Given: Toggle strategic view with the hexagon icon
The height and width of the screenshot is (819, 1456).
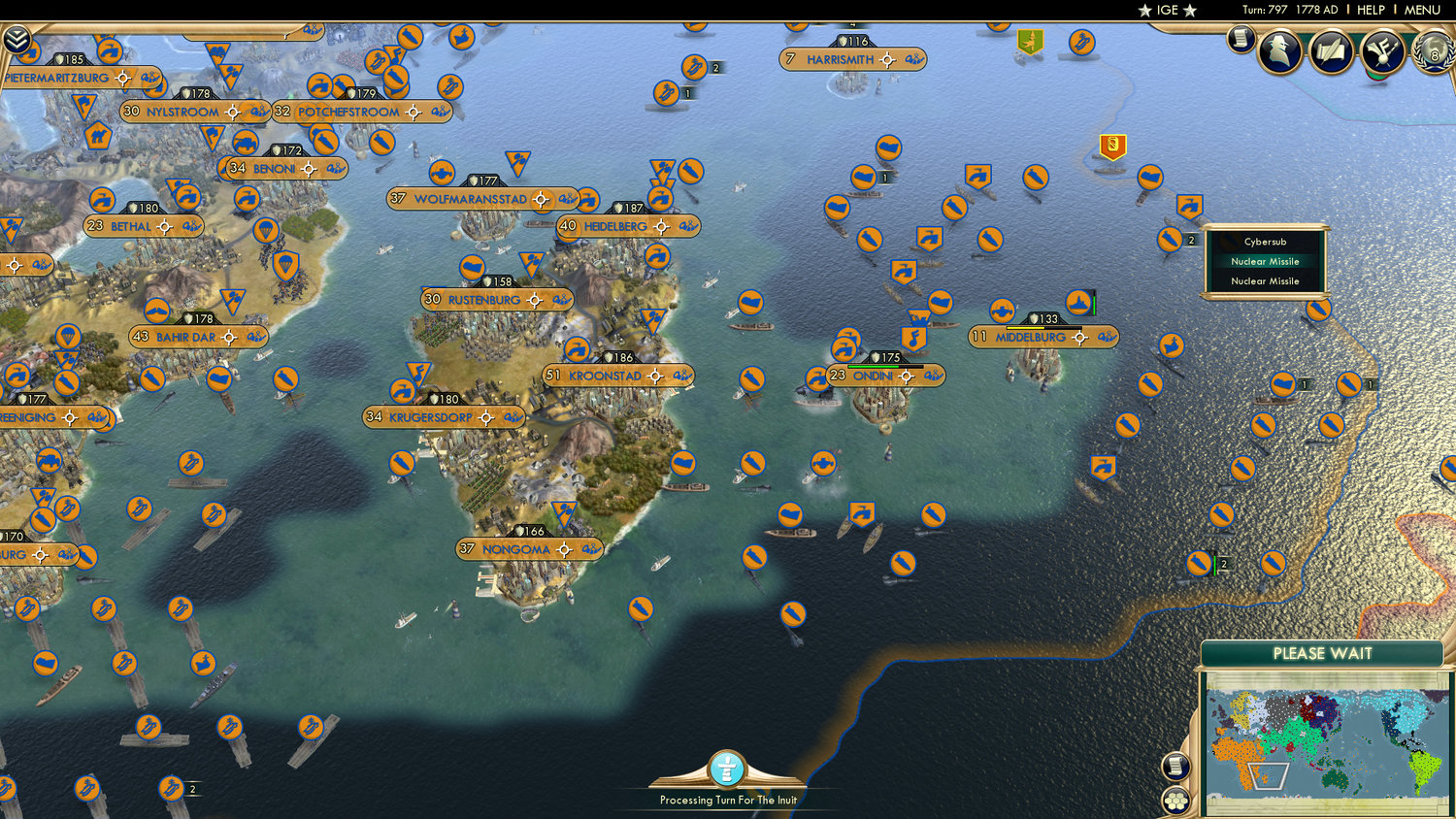Looking at the screenshot, I should [x=1175, y=800].
